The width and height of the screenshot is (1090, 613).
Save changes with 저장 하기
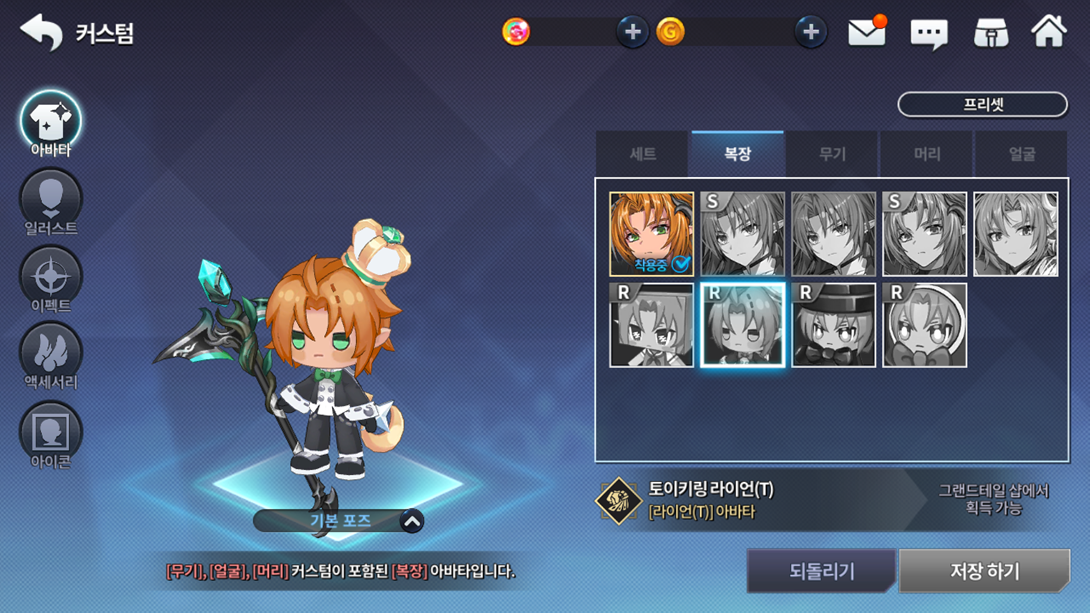984,571
